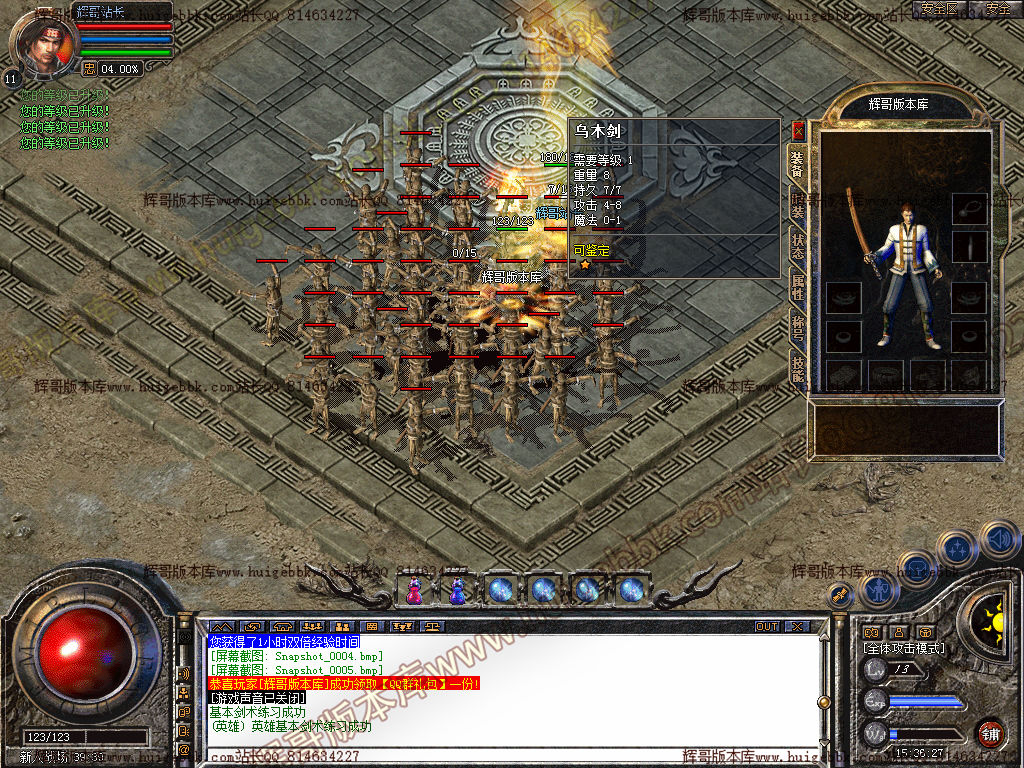Click the red potion hotbar slot
Screen dimensions: 1024x768
click(413, 590)
